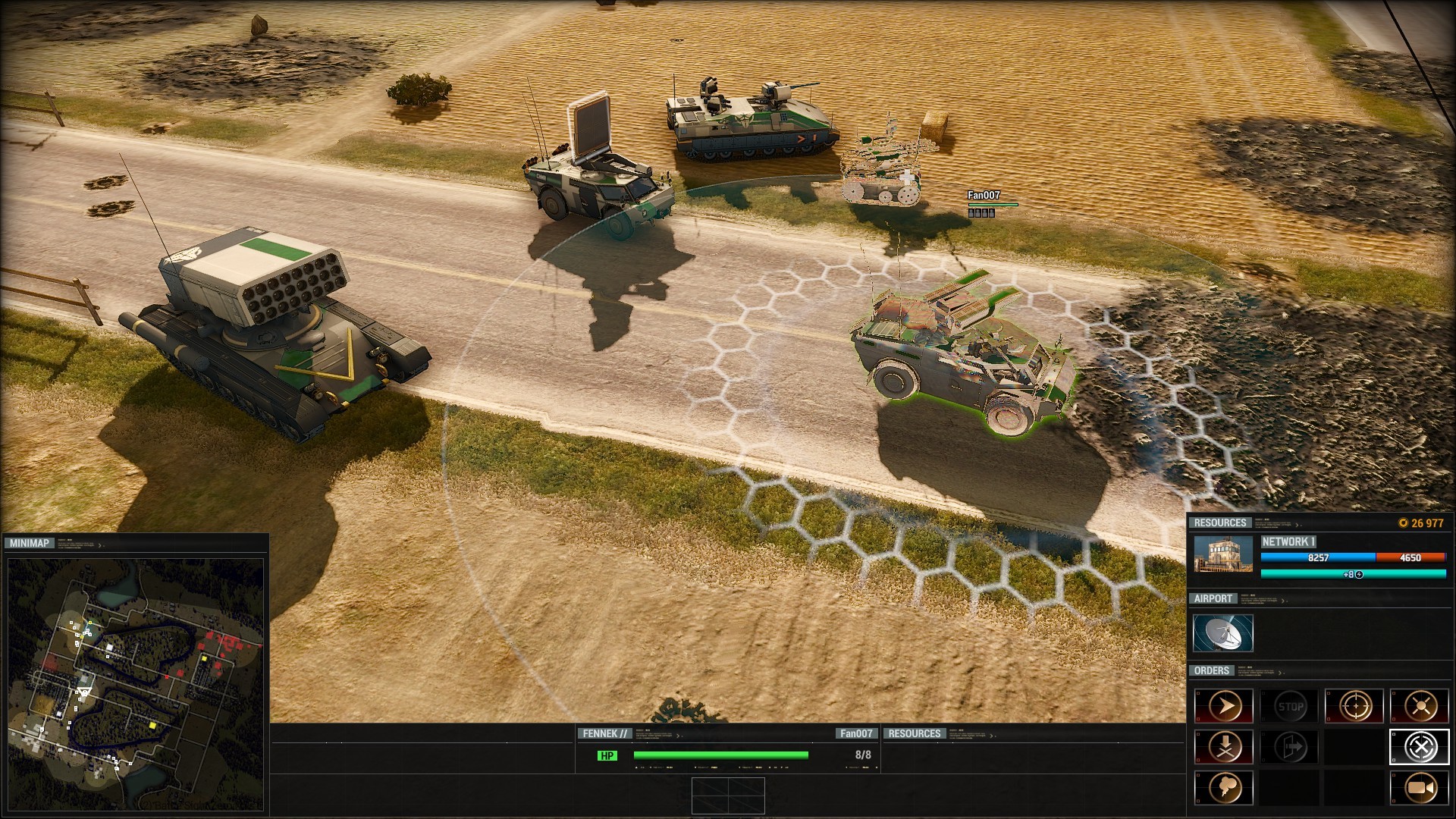This screenshot has width=1456, height=819.
Task: Toggle the highlighted circled-X order
Action: (x=1420, y=748)
